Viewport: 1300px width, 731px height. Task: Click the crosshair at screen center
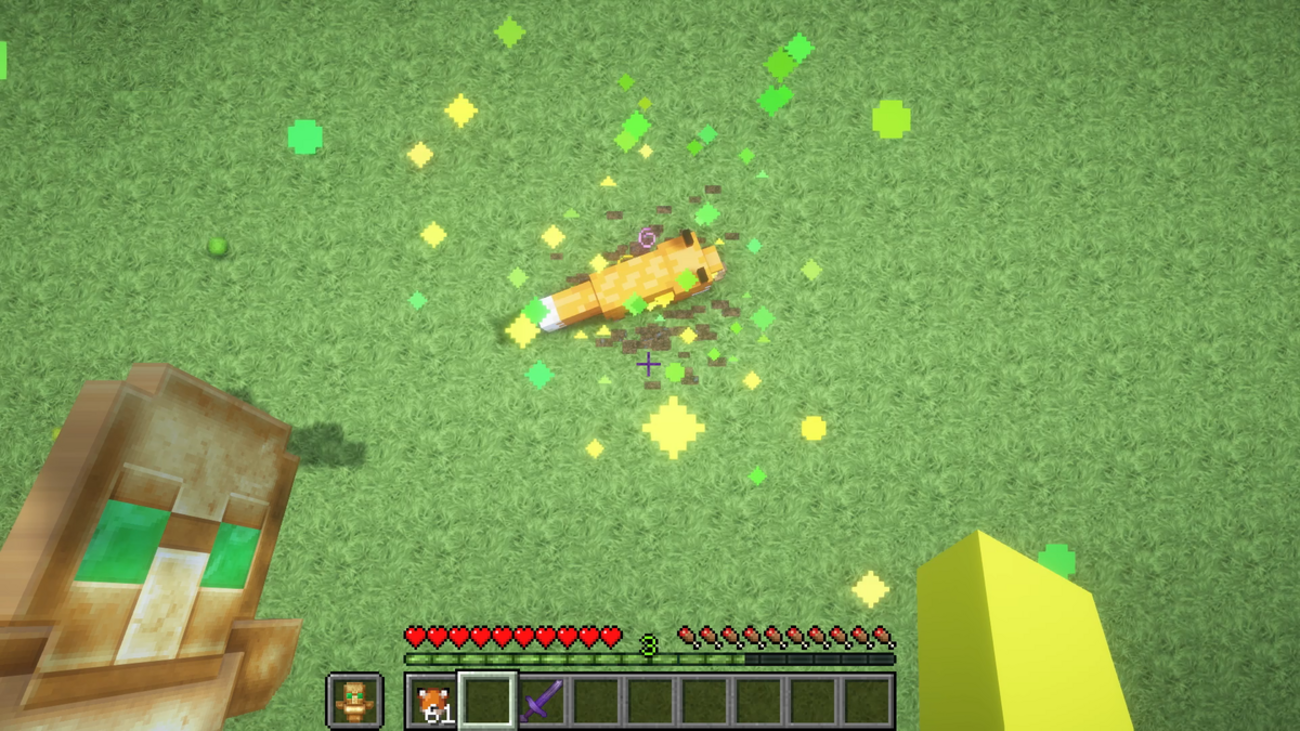click(648, 365)
